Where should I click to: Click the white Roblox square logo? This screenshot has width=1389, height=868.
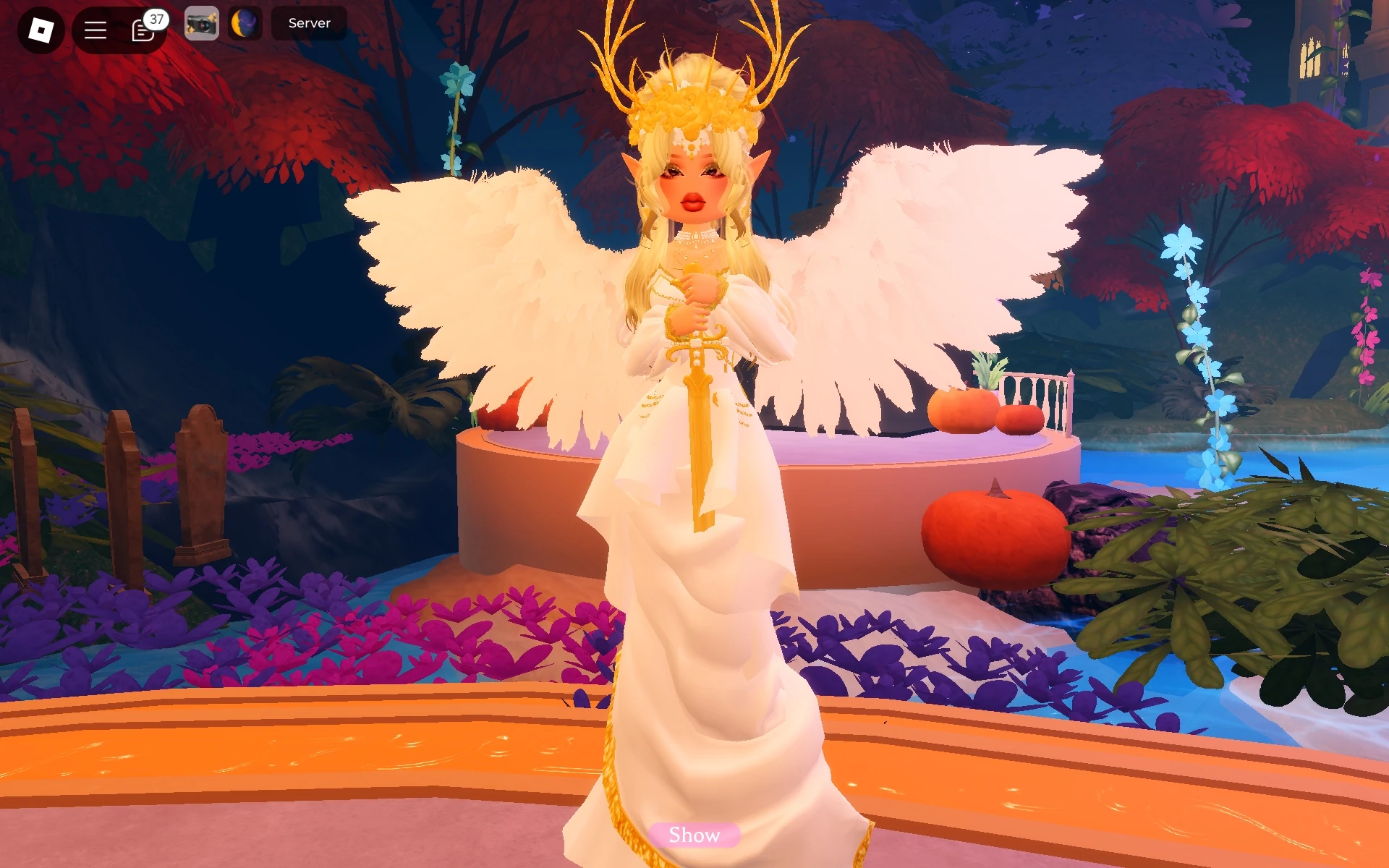pos(40,30)
